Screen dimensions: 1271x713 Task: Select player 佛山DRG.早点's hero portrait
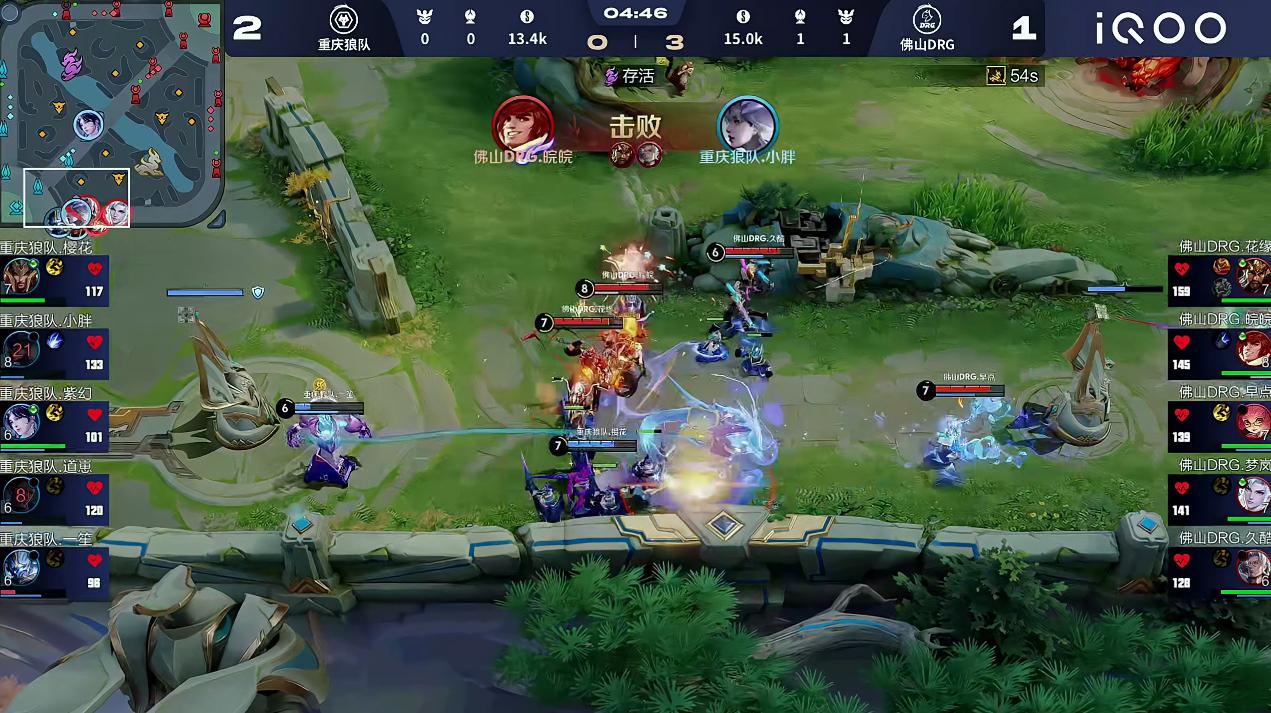1252,422
